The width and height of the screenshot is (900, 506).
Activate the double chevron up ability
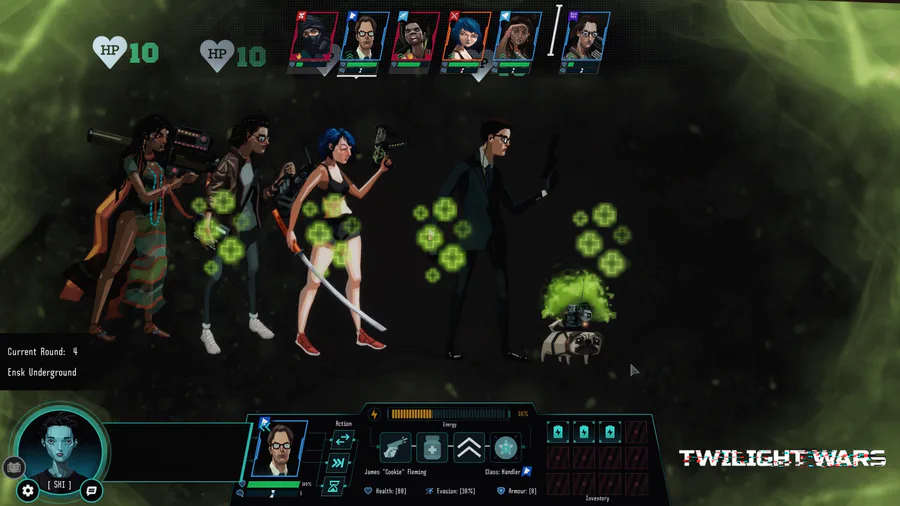click(x=469, y=447)
